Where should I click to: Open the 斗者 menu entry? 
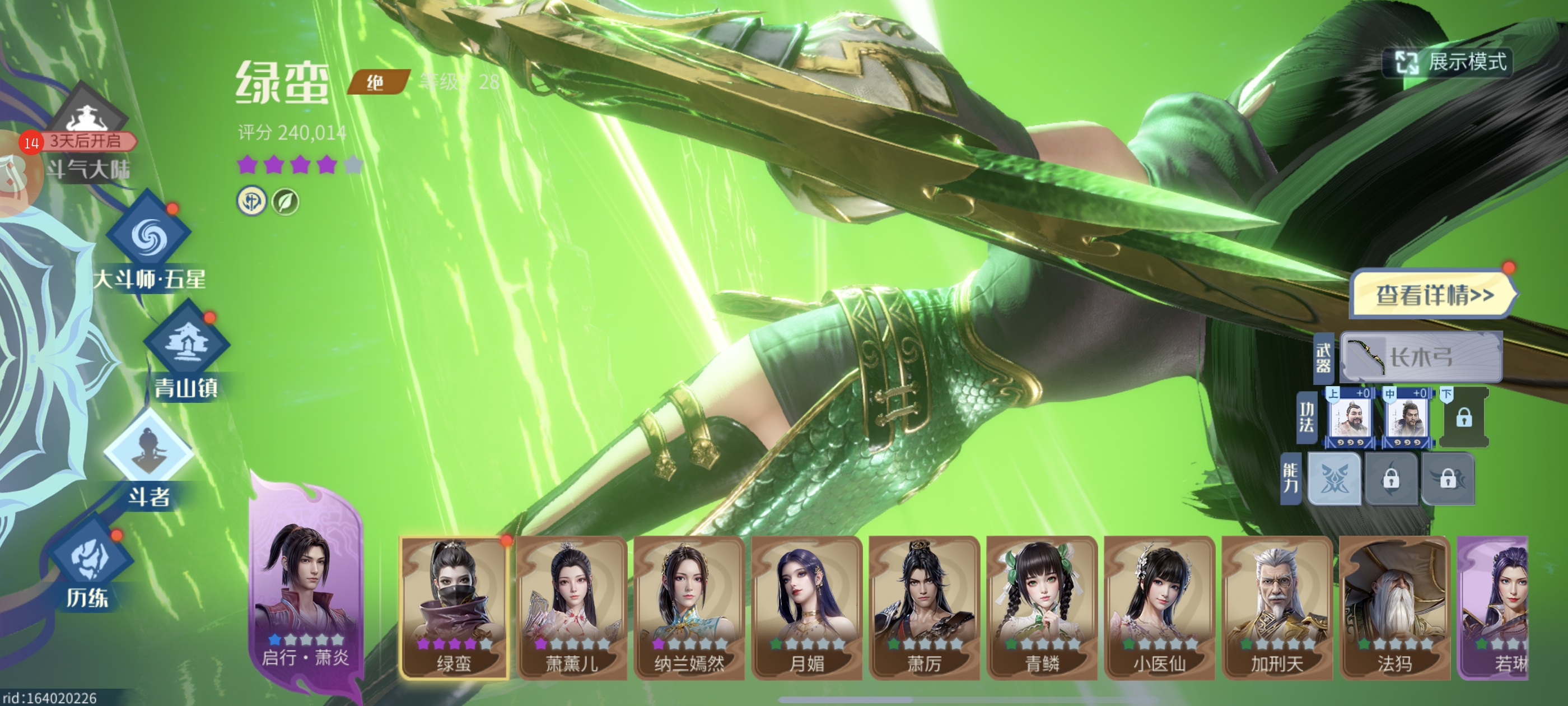[148, 452]
